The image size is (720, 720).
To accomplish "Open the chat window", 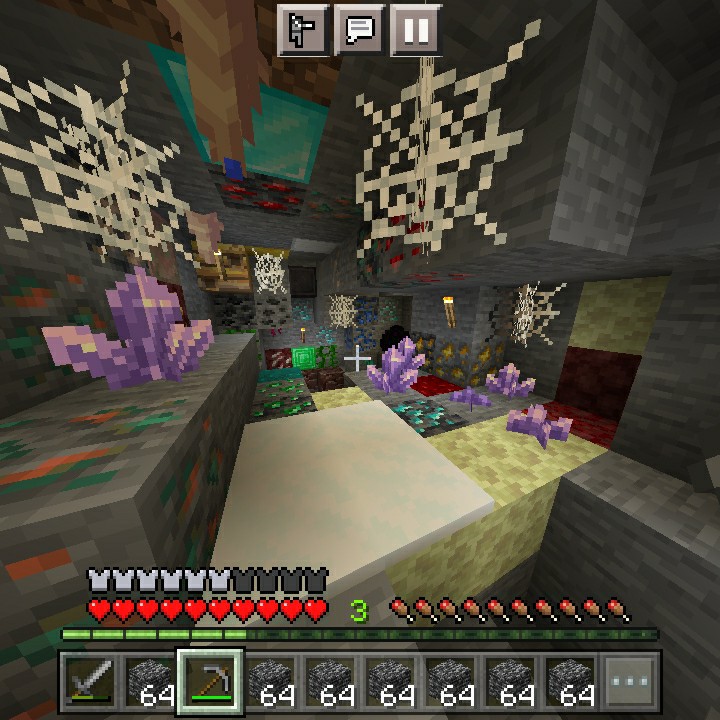I will [359, 29].
